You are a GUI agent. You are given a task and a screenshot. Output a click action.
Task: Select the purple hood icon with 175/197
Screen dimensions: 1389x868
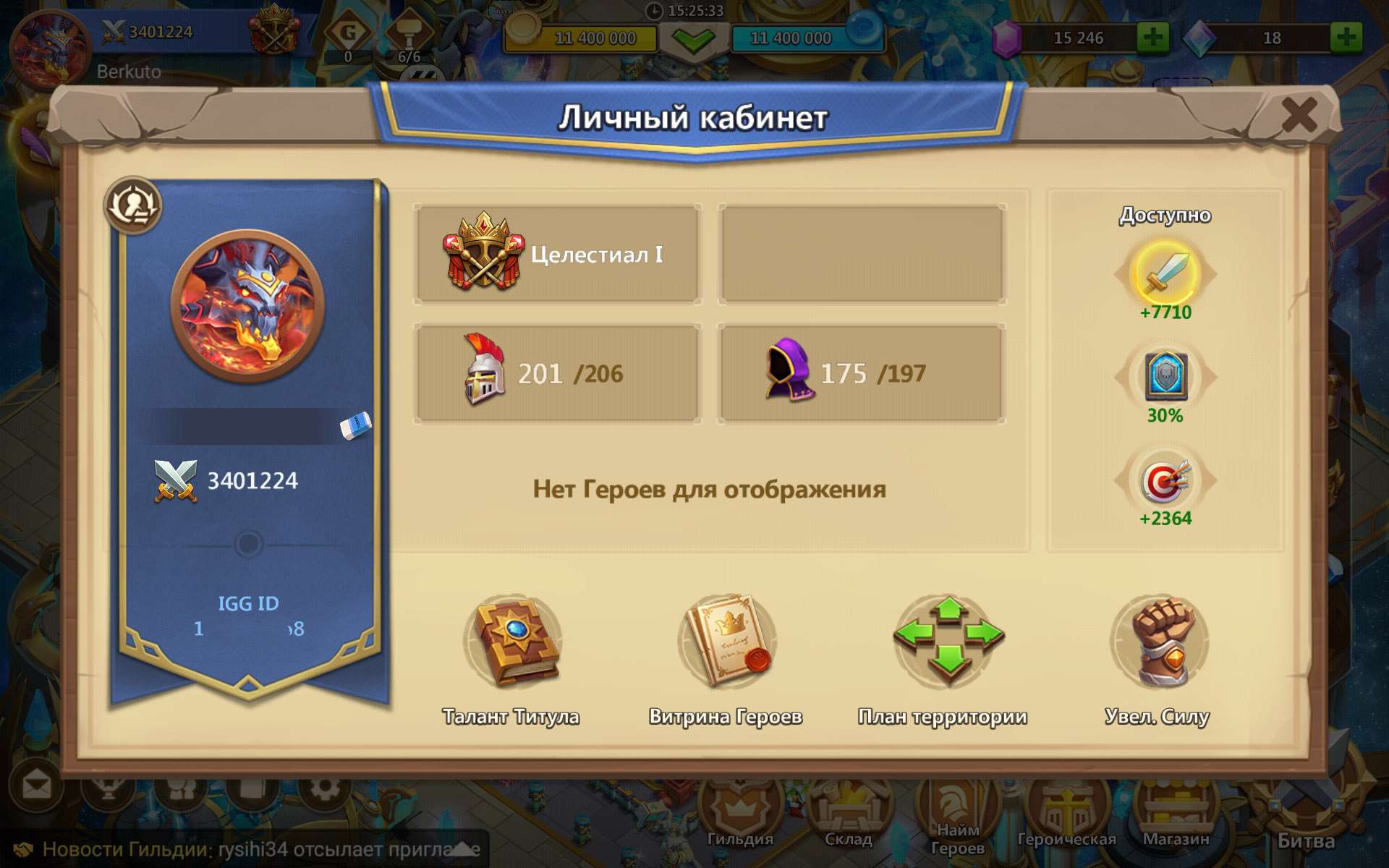(x=789, y=371)
